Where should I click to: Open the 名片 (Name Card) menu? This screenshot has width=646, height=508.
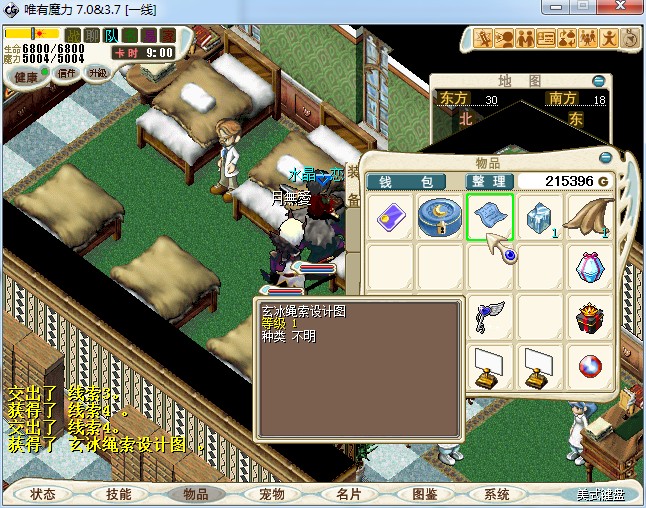(348, 494)
